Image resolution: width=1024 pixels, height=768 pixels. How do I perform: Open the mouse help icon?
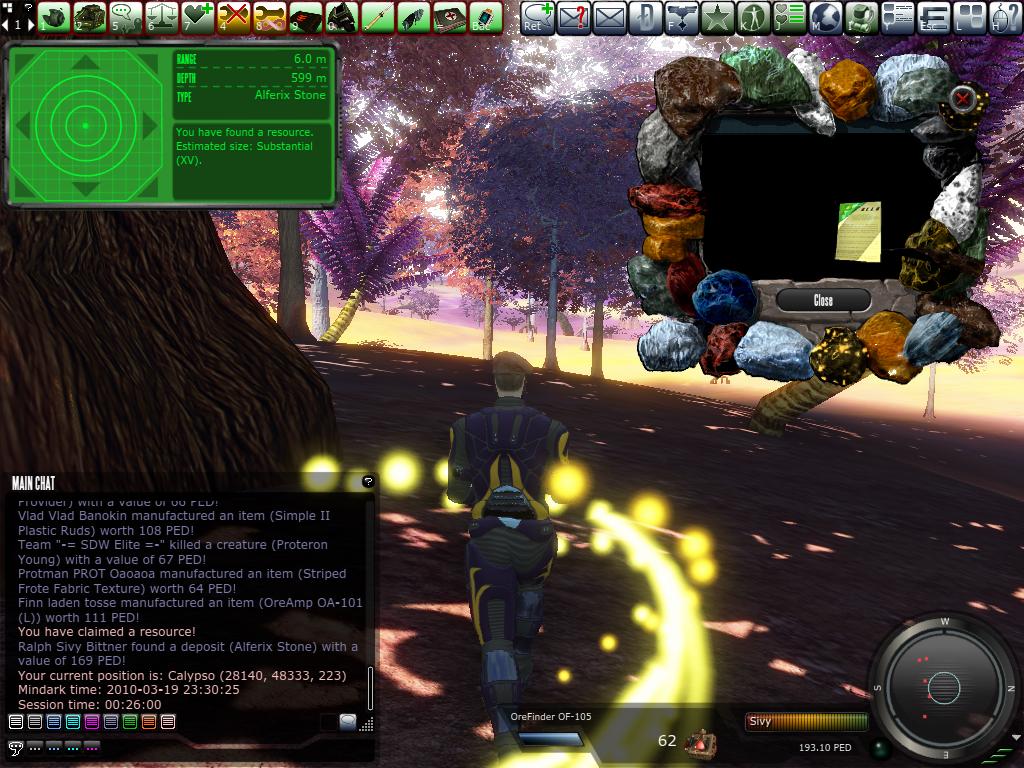point(1006,17)
